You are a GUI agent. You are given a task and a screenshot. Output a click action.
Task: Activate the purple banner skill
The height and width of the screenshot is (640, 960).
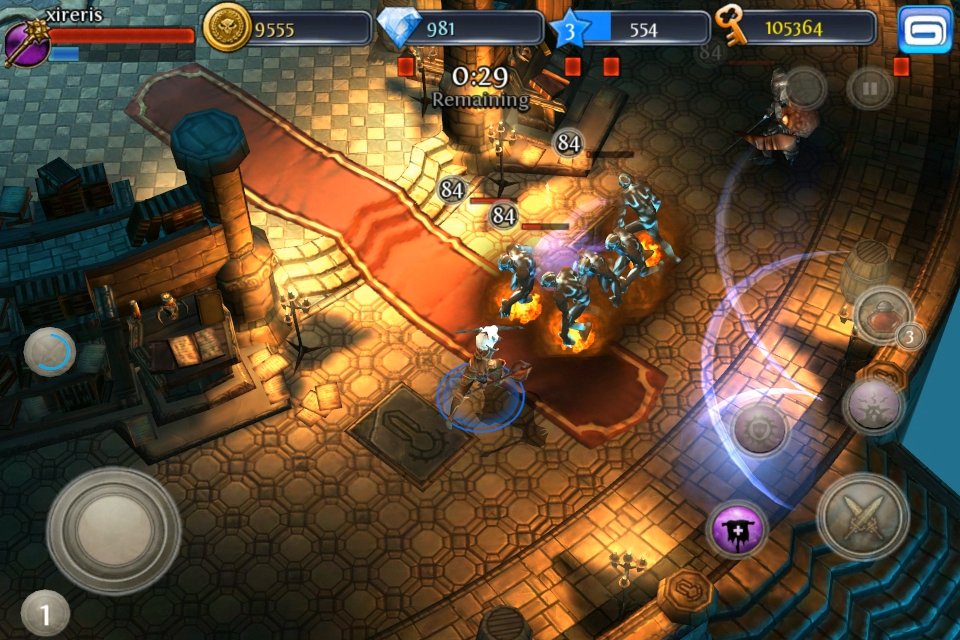point(737,529)
